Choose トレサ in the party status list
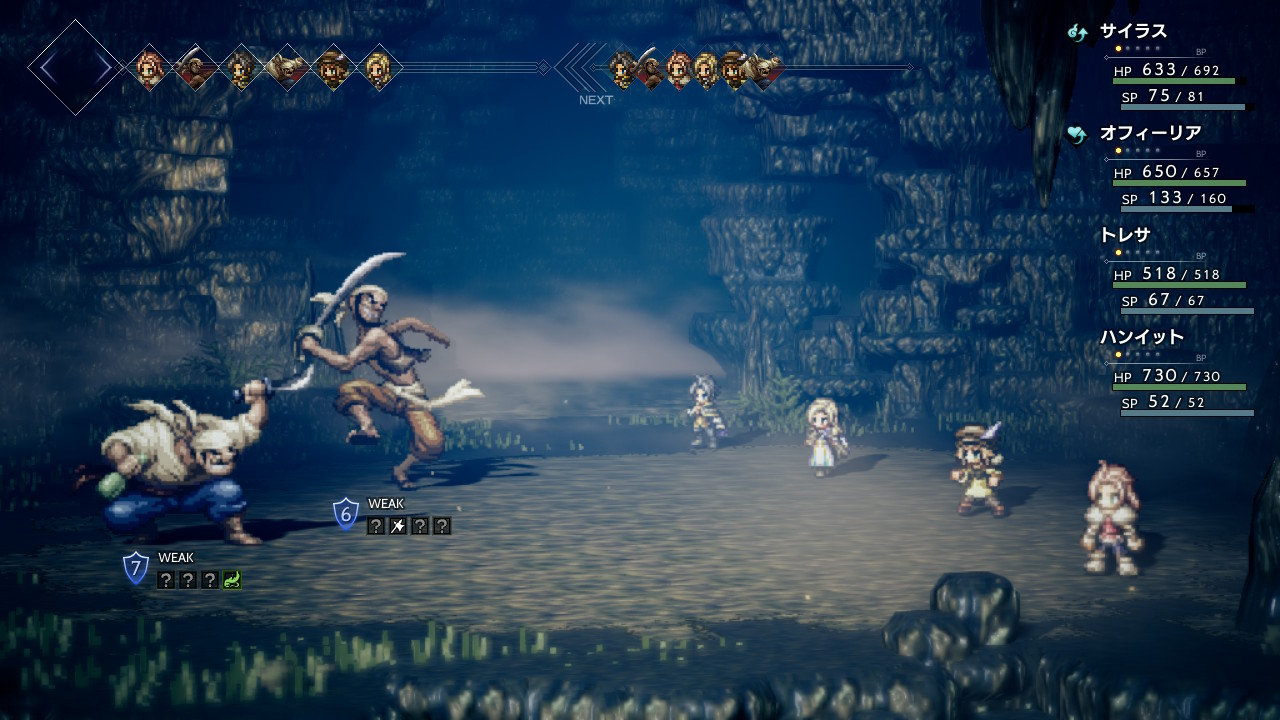1280x720 pixels. (1125, 235)
